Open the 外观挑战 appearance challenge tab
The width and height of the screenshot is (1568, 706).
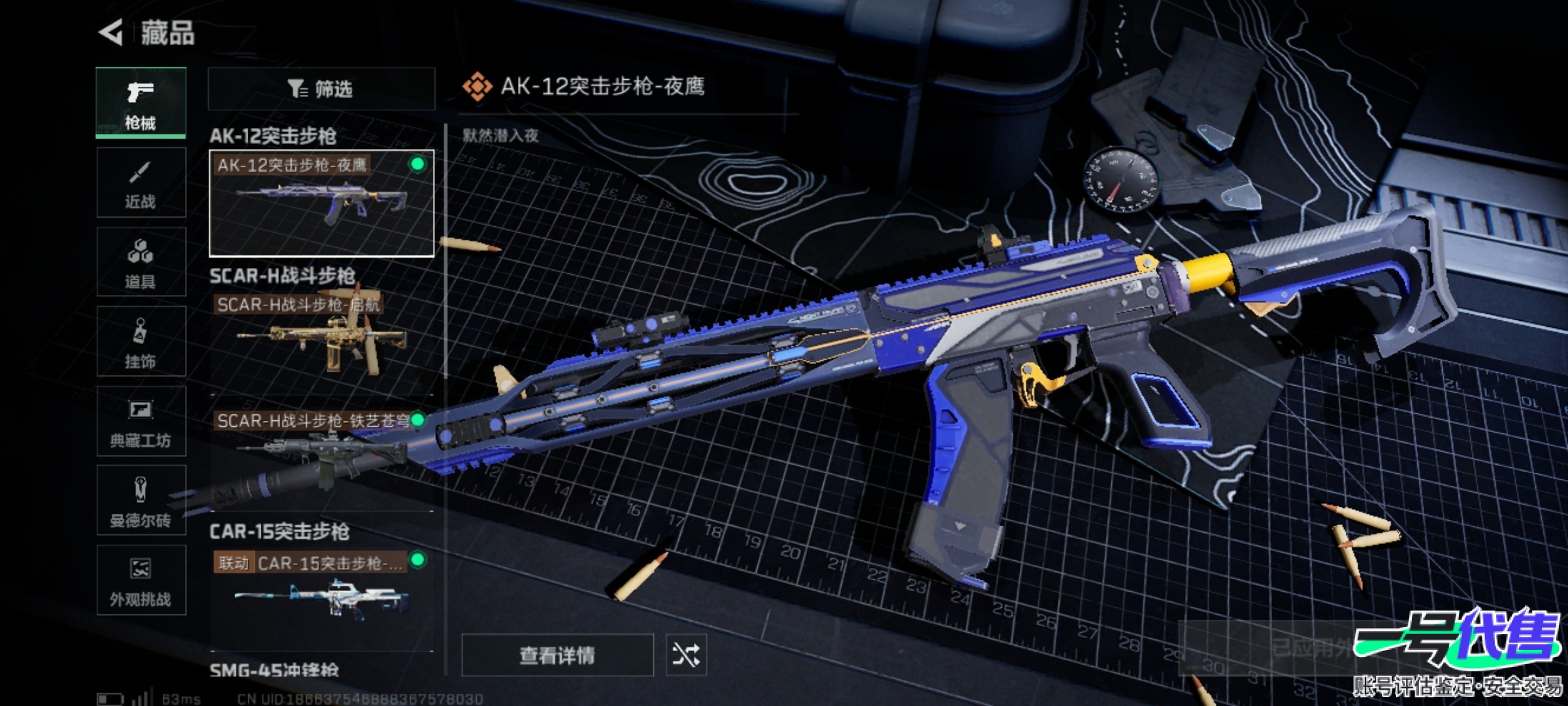(141, 580)
